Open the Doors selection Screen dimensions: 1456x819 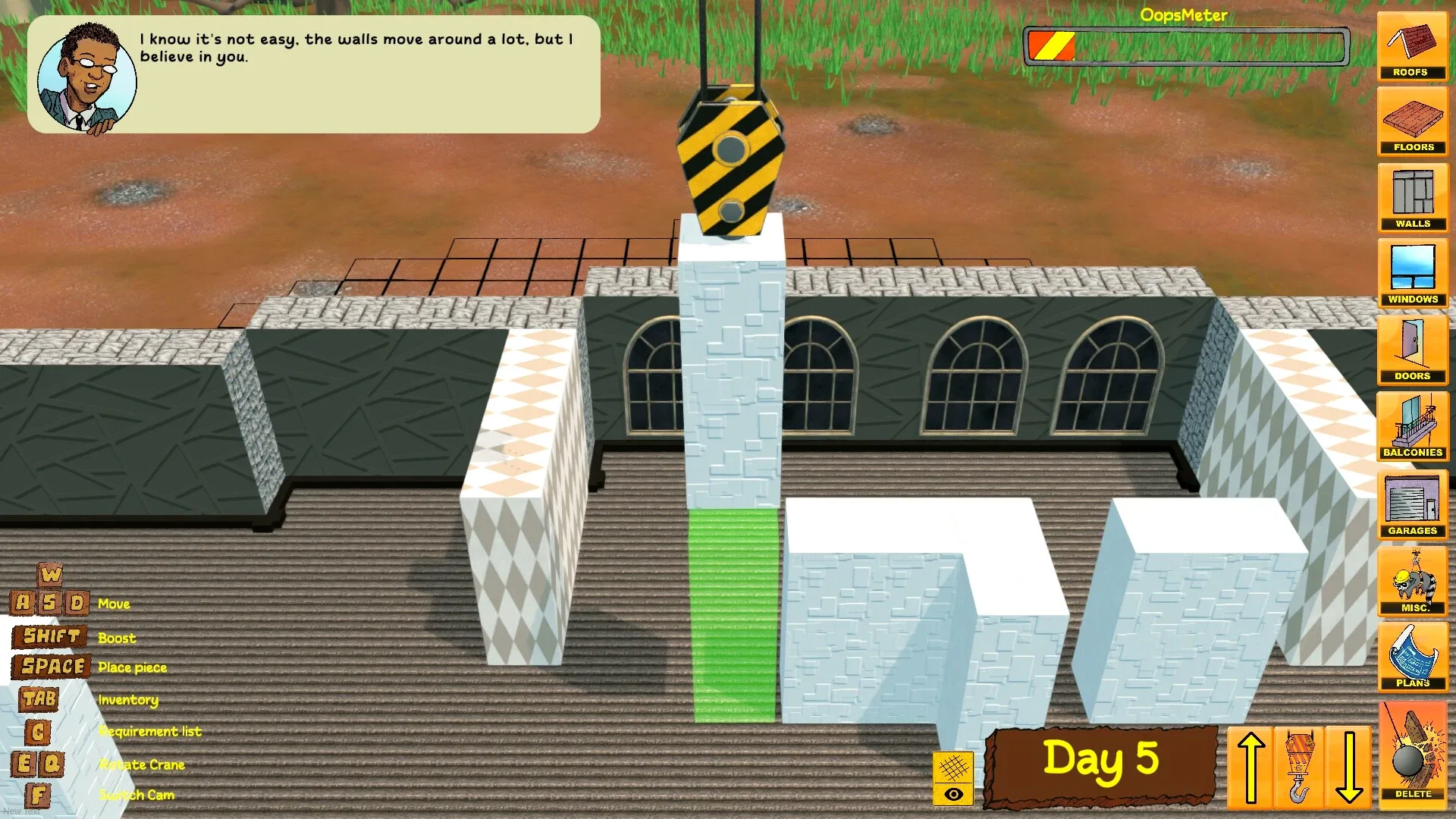[x=1412, y=349]
